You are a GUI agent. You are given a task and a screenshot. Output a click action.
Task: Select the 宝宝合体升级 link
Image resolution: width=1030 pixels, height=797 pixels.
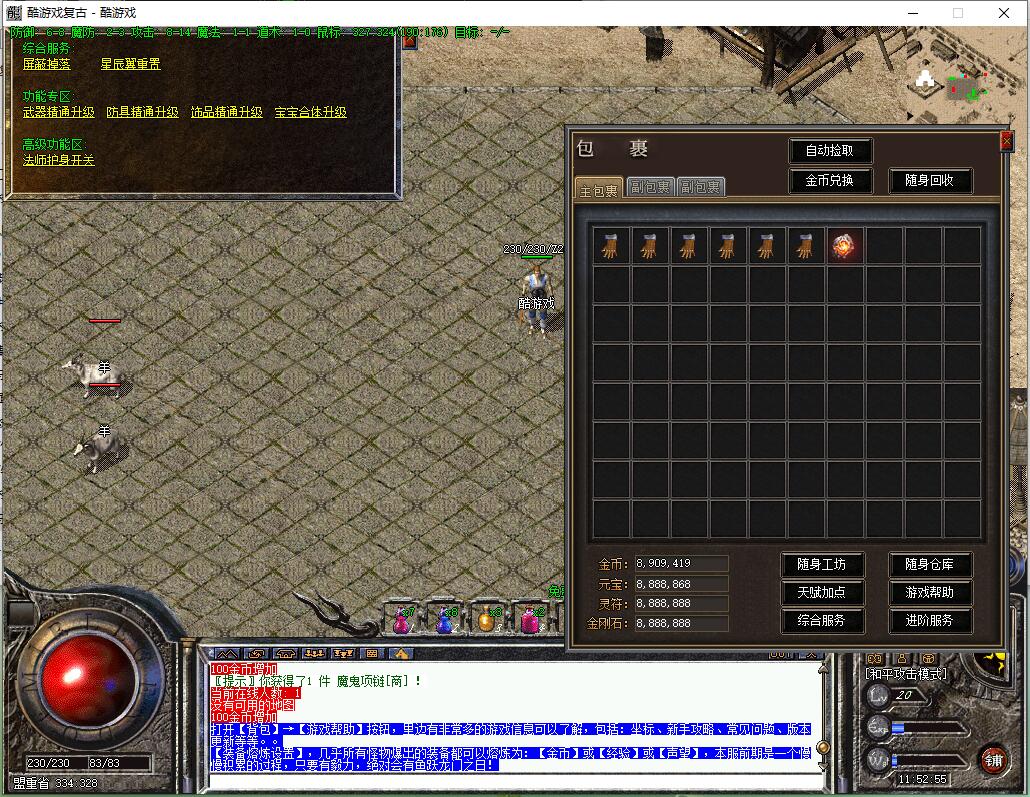(x=311, y=112)
